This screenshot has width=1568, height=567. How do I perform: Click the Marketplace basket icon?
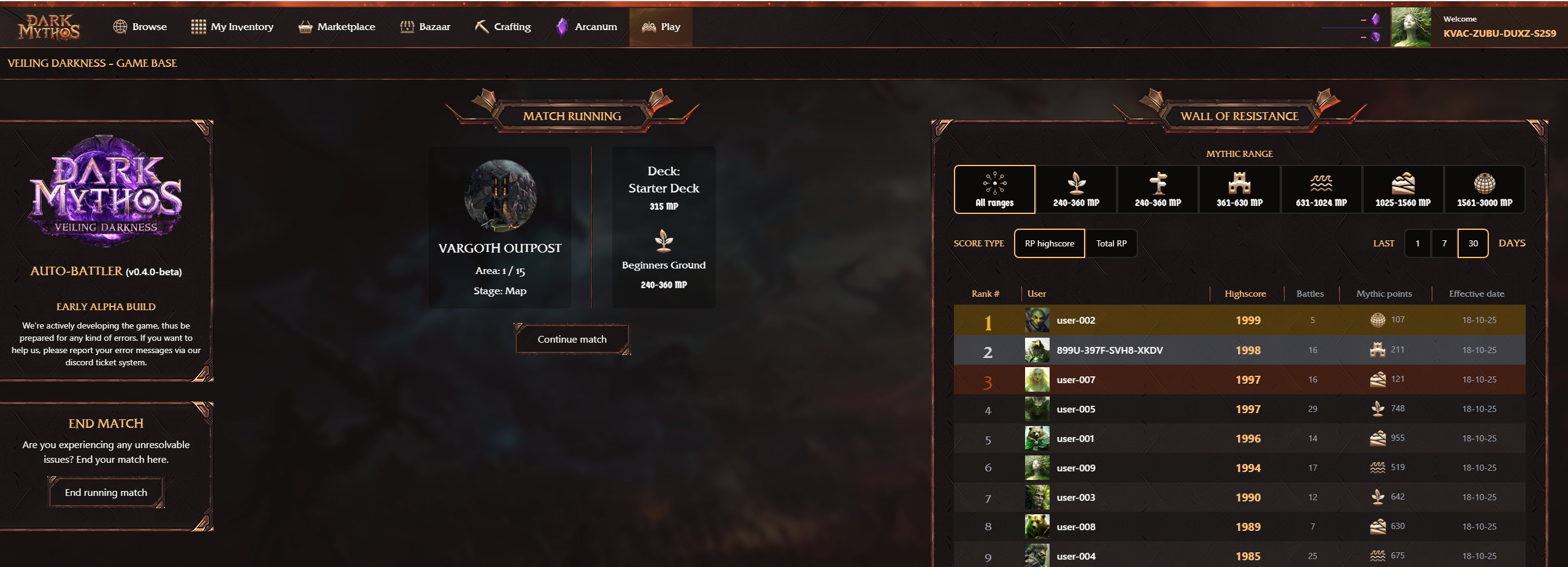305,26
